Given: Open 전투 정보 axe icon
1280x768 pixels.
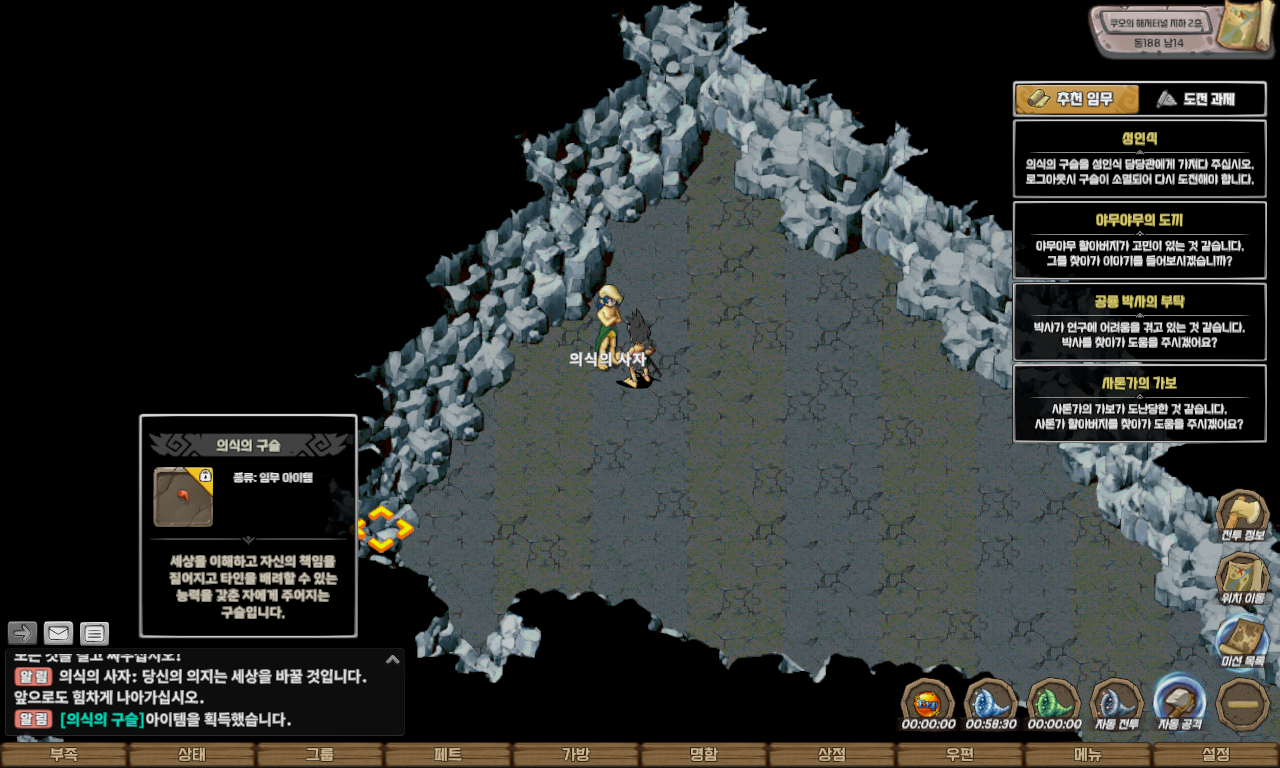Looking at the screenshot, I should coord(1242,516).
